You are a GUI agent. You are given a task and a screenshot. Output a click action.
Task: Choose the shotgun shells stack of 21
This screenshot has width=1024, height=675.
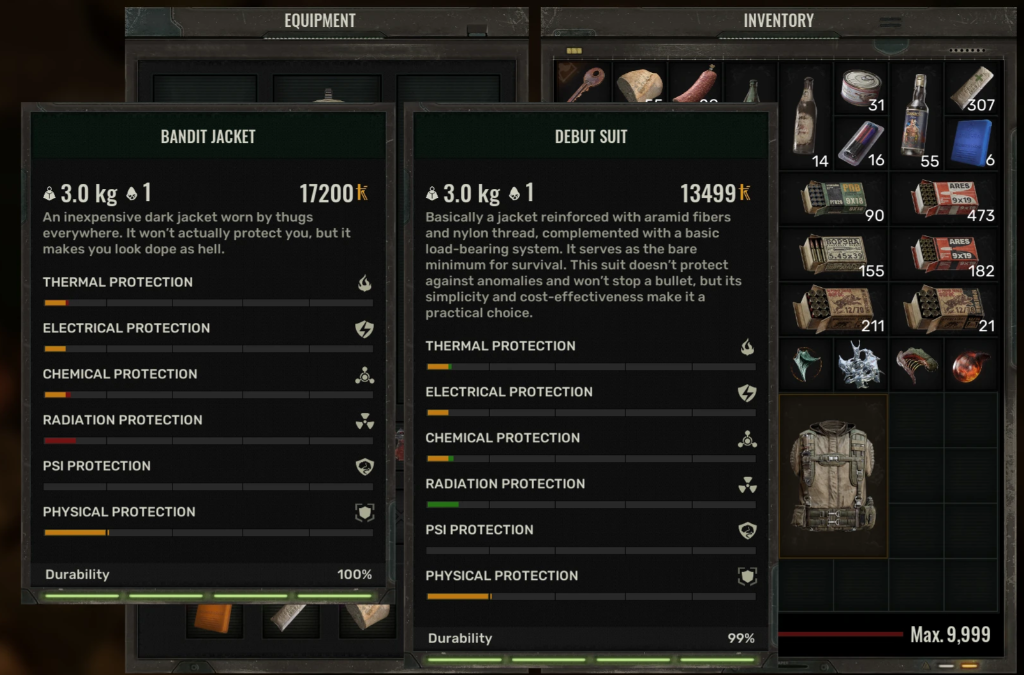945,309
